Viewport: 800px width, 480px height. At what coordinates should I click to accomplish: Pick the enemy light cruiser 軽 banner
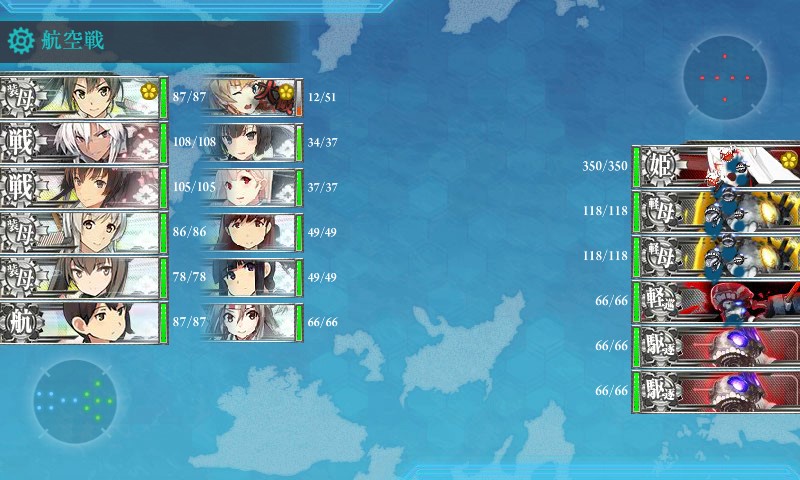tap(715, 301)
